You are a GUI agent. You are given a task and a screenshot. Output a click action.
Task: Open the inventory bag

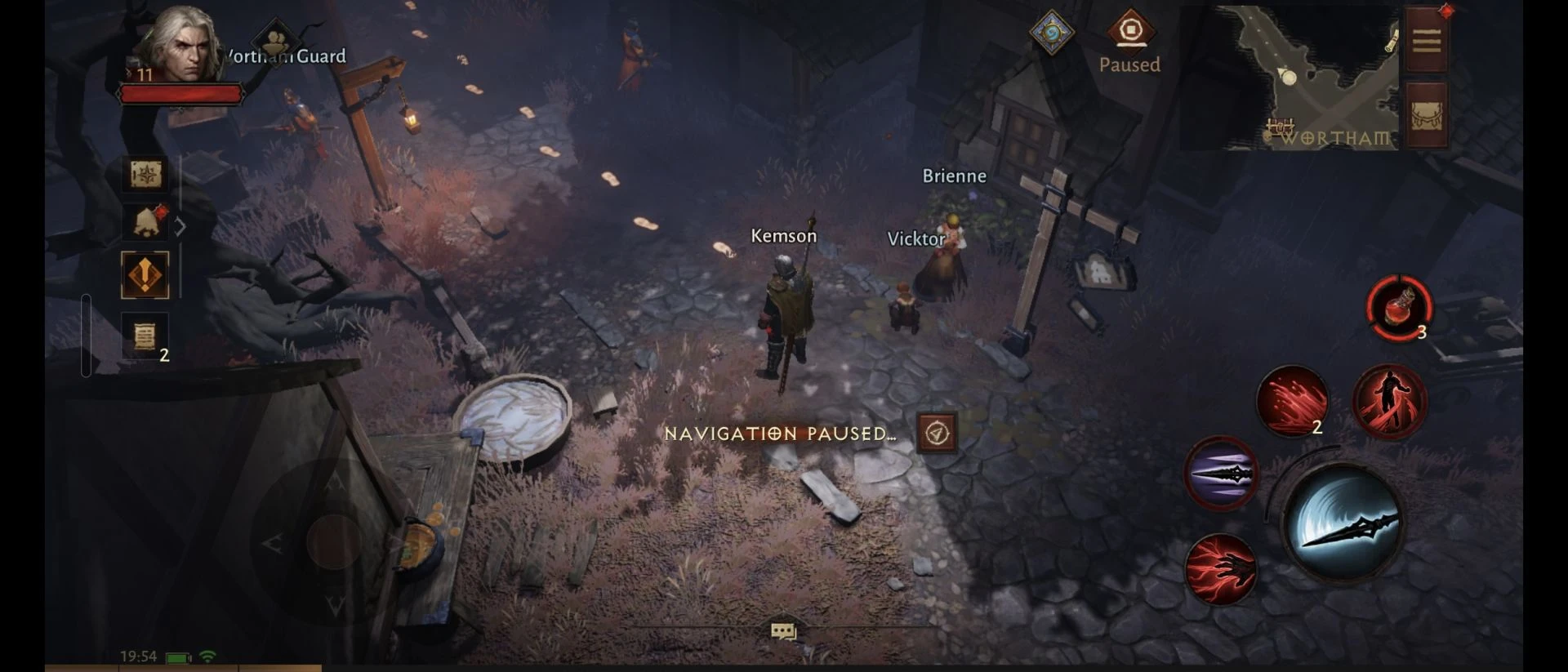(1427, 116)
